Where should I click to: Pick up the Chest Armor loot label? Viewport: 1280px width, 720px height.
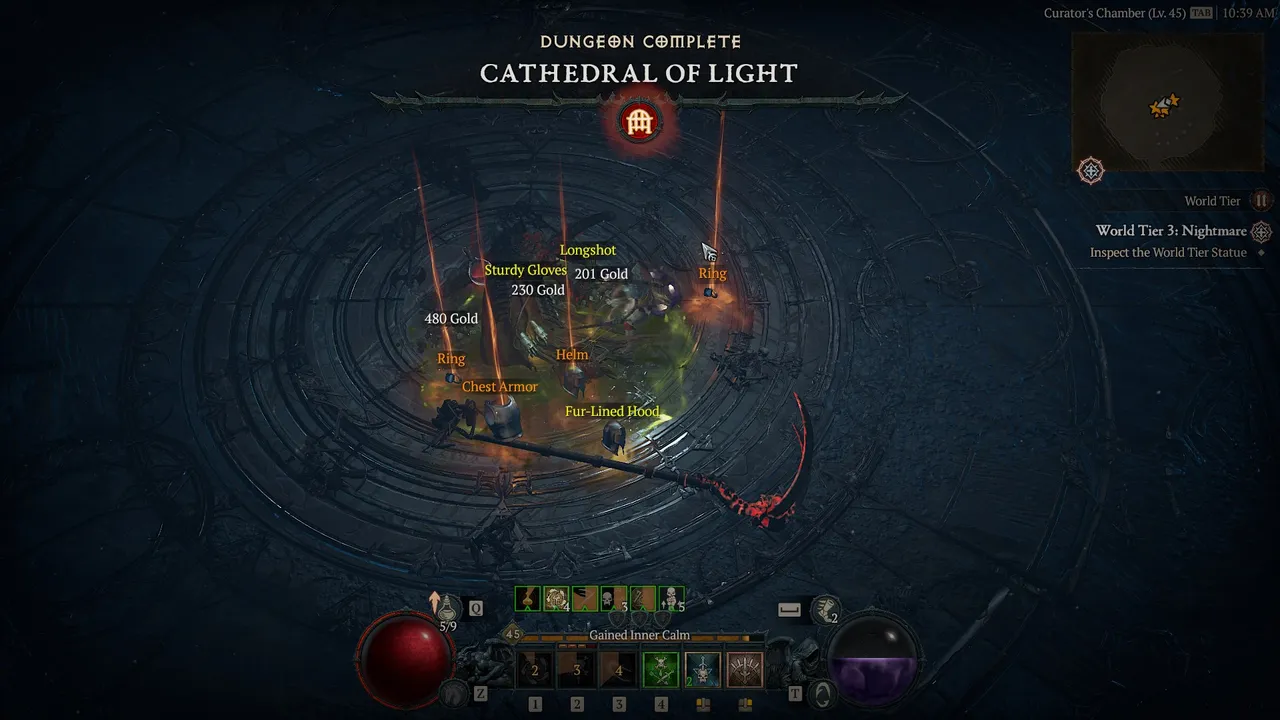coord(499,387)
